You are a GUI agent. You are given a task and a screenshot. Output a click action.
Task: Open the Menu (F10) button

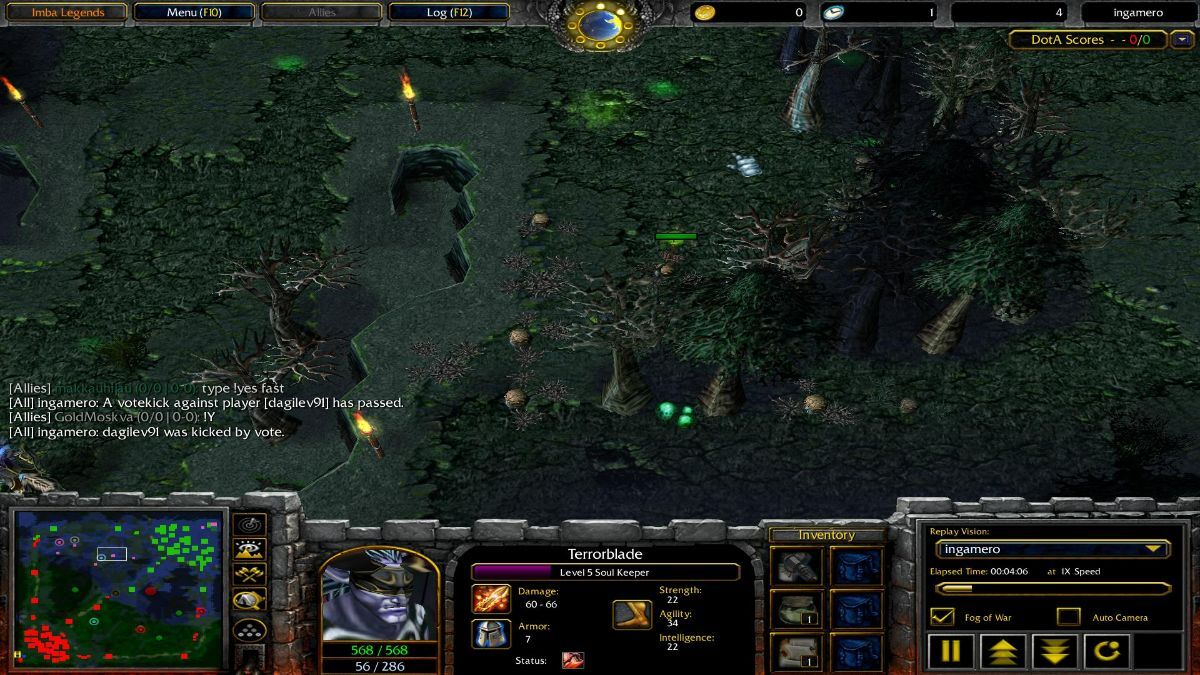coord(195,13)
